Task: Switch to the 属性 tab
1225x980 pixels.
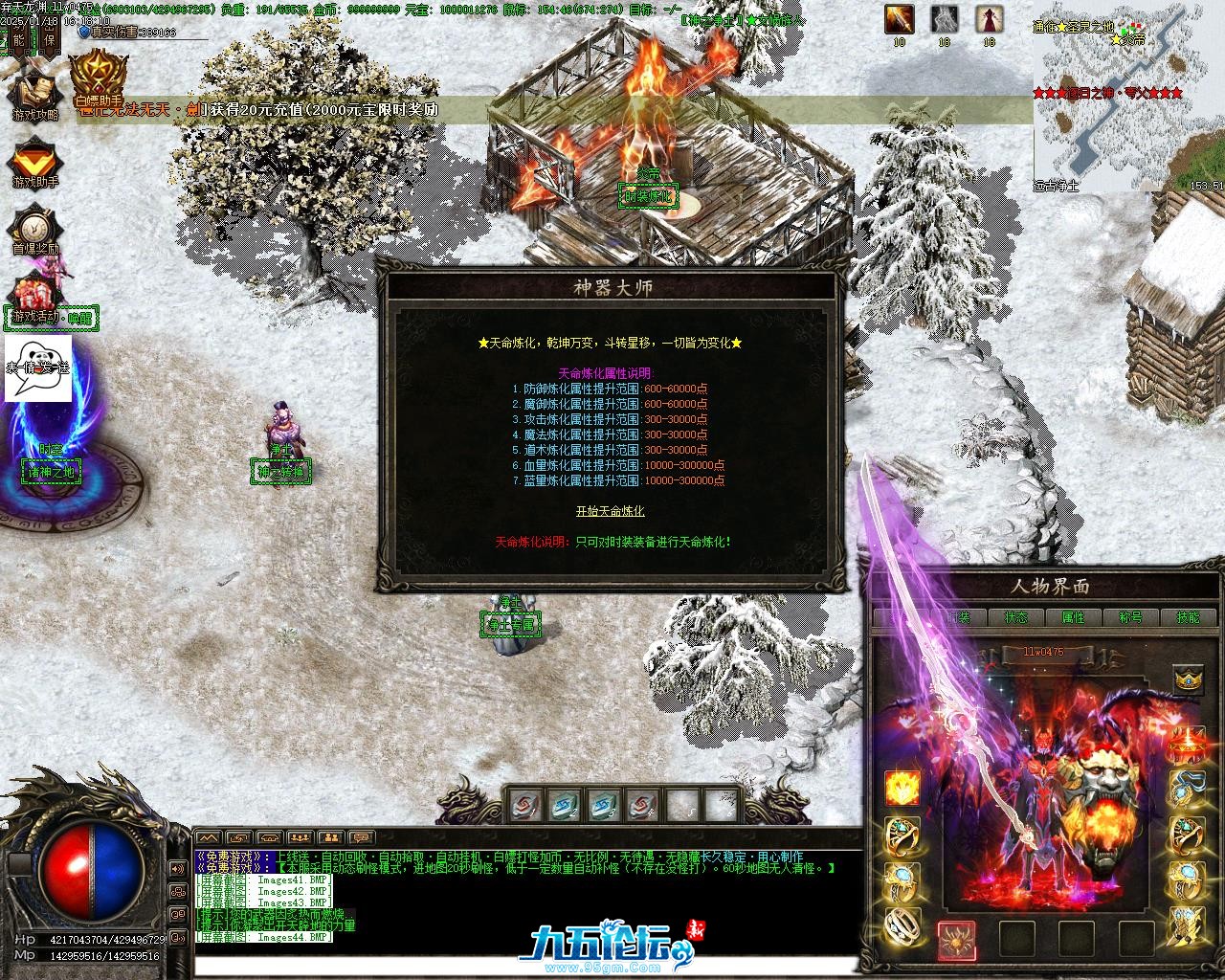Action: pyautogui.click(x=1073, y=617)
